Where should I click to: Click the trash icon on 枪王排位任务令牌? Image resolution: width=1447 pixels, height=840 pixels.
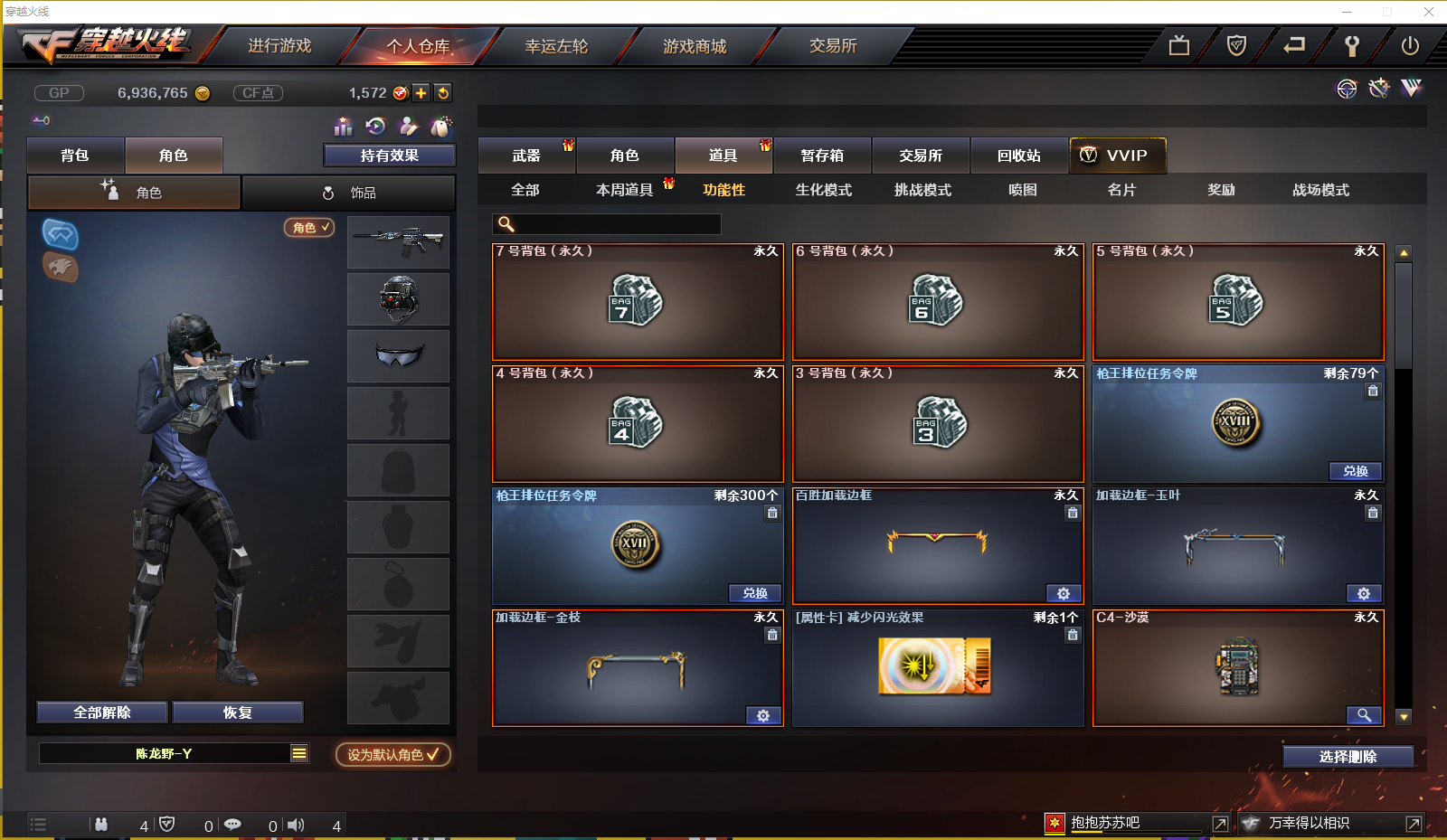tap(1373, 391)
